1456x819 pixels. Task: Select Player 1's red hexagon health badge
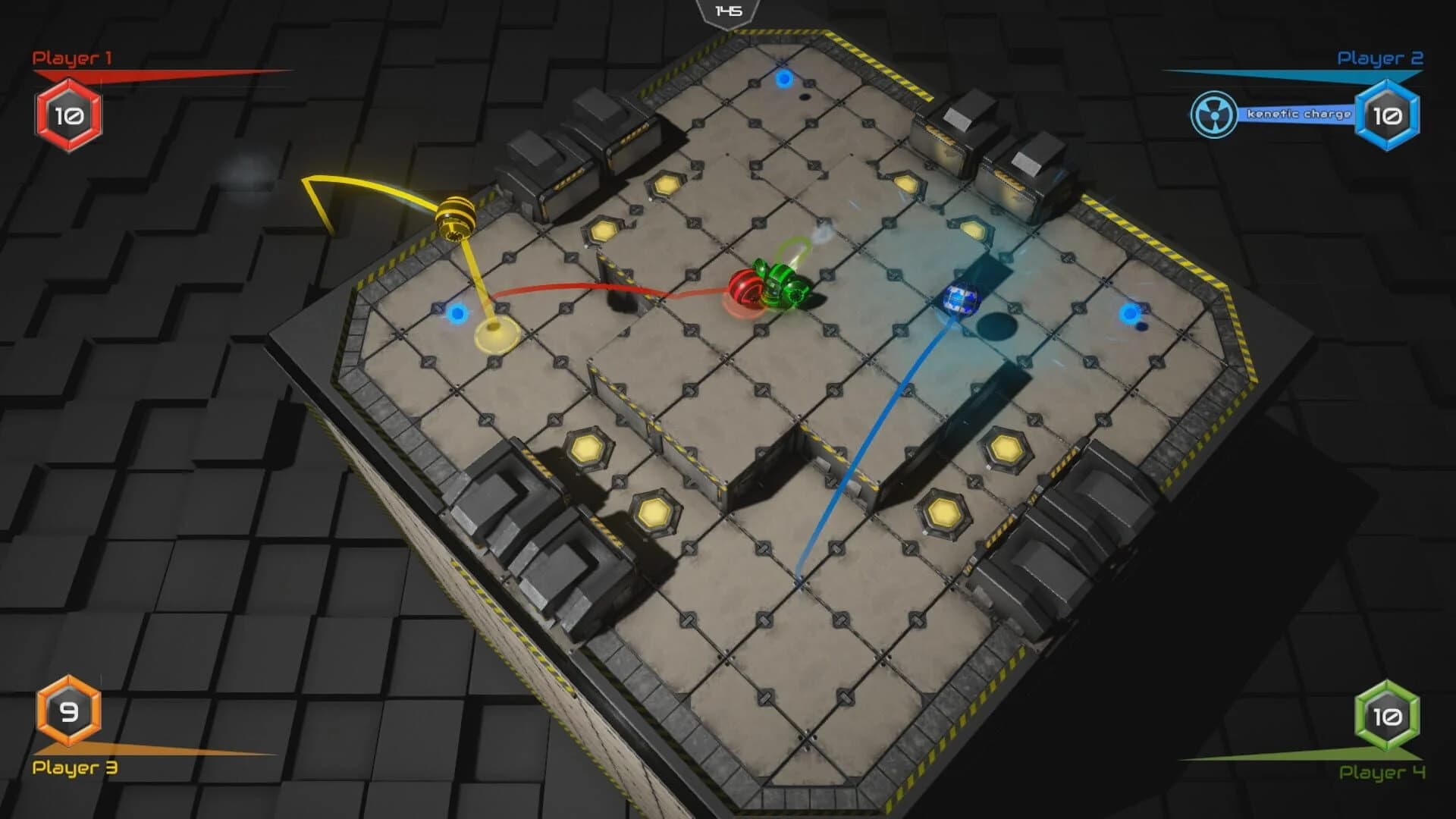click(67, 115)
